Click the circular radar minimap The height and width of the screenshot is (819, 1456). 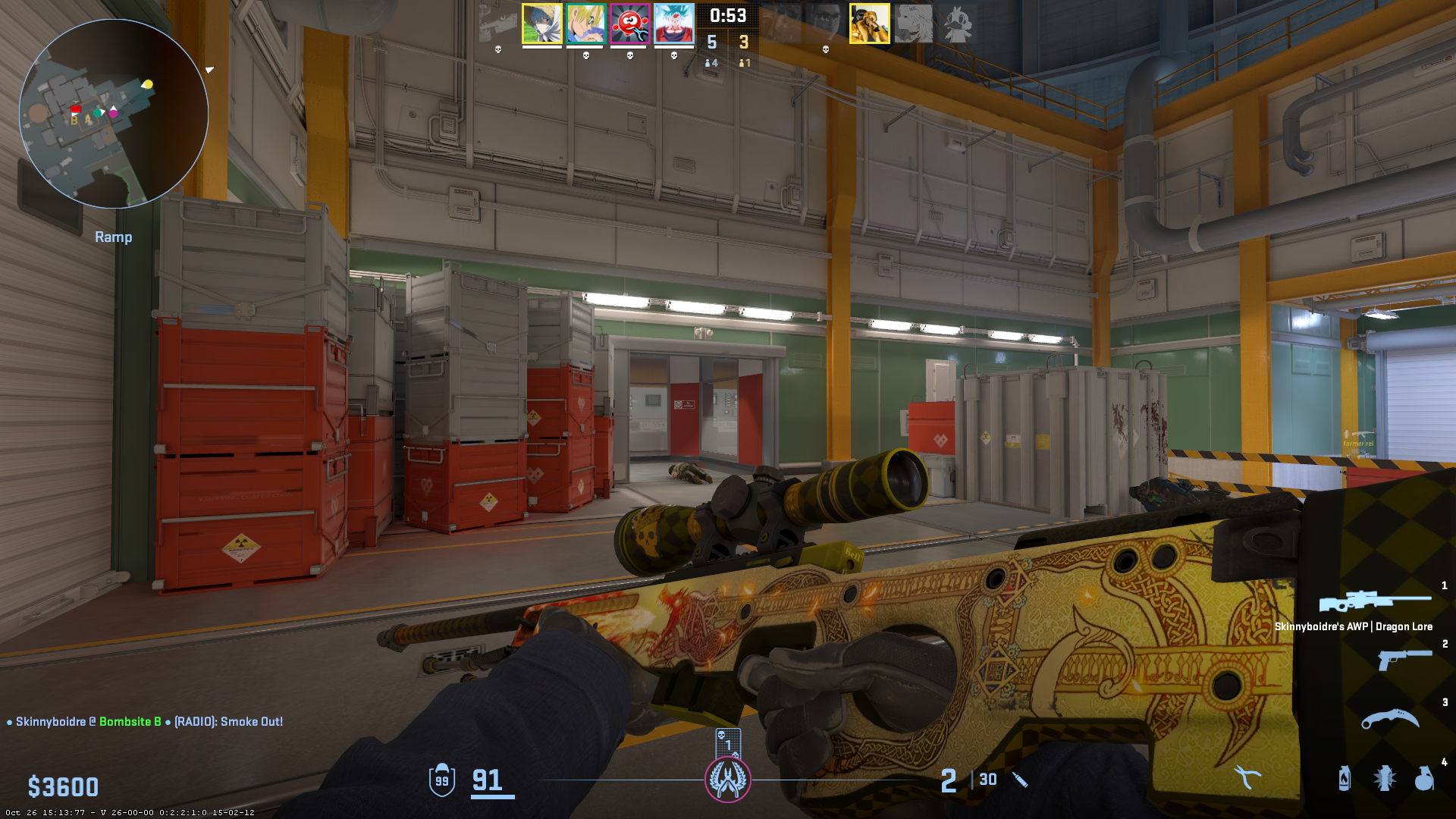point(114,114)
